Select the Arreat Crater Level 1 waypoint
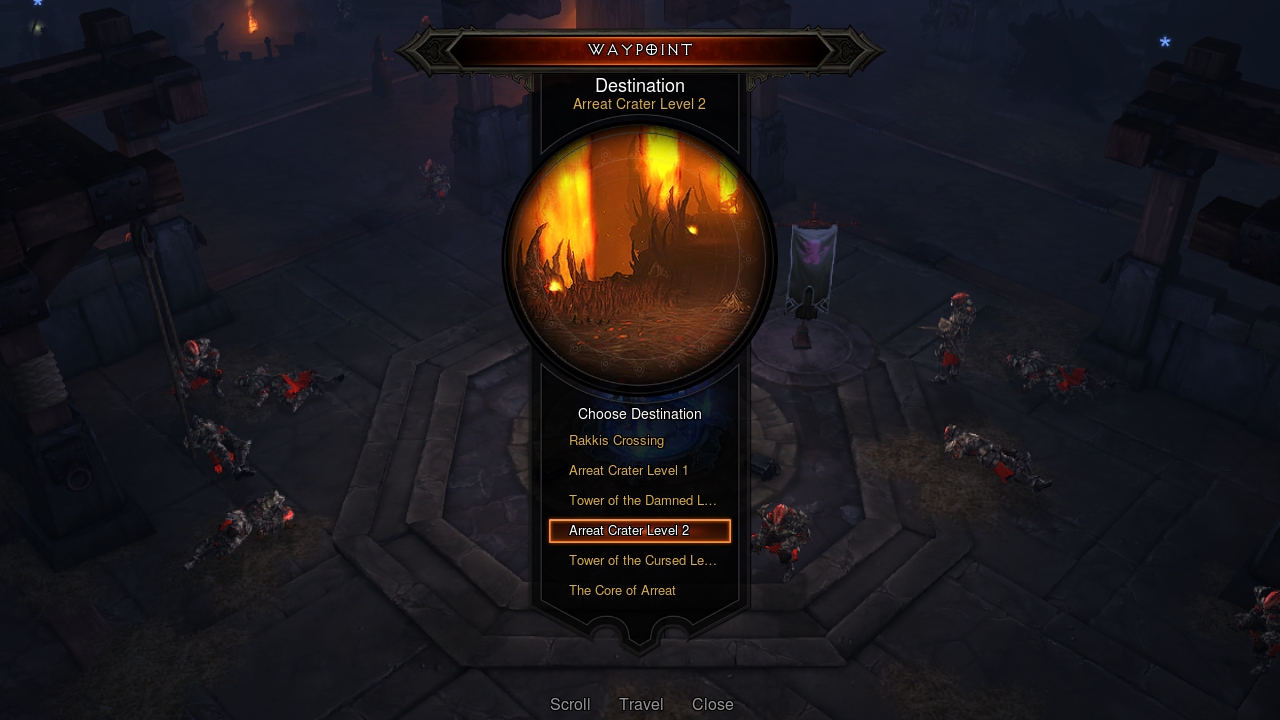 point(628,470)
